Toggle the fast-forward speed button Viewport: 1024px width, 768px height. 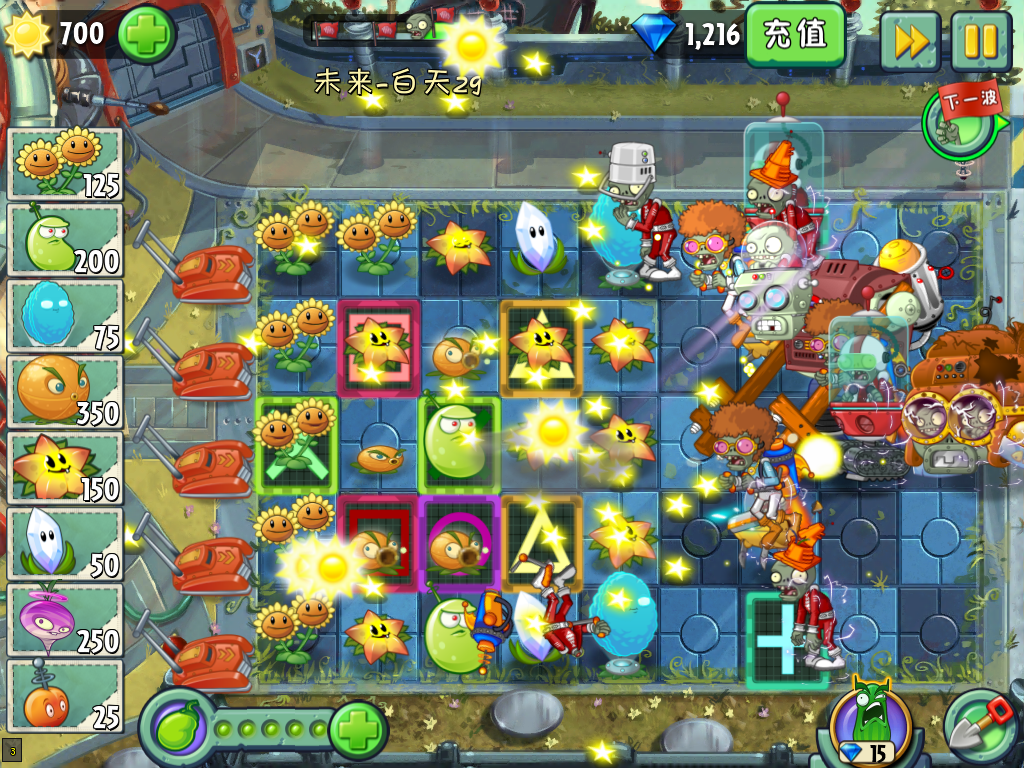tap(910, 41)
